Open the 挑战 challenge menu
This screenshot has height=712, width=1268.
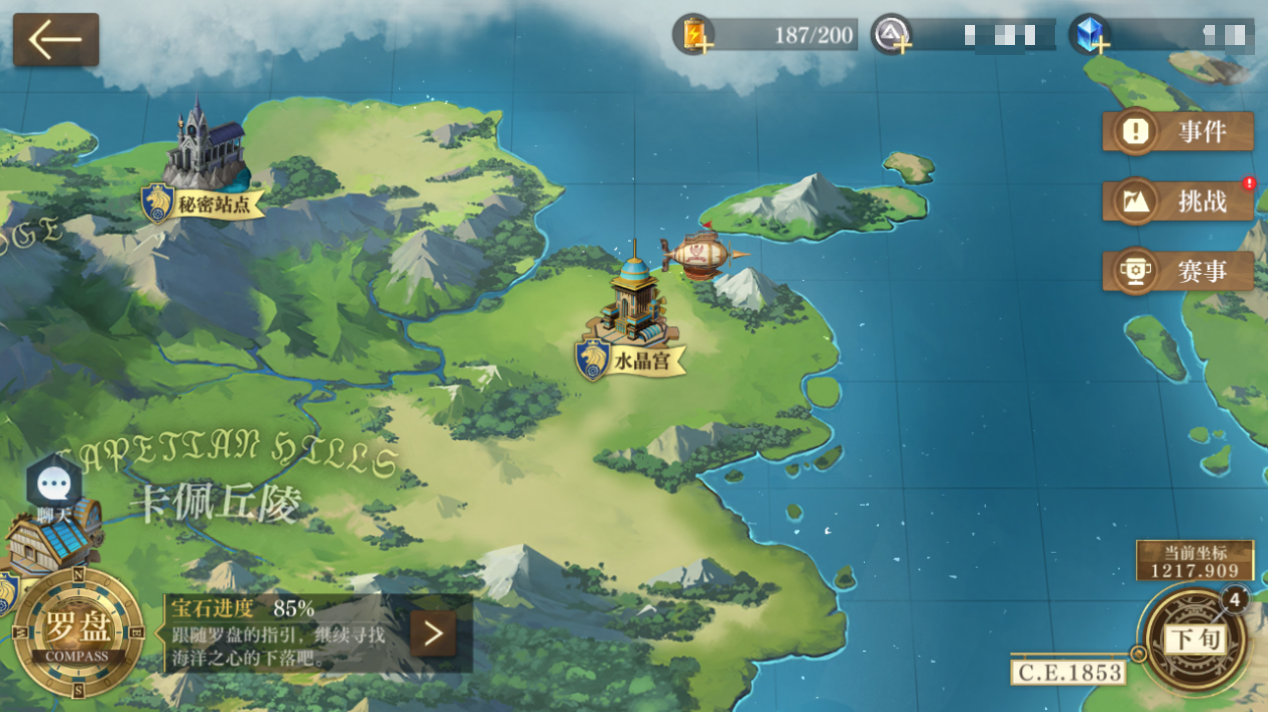pos(1178,201)
